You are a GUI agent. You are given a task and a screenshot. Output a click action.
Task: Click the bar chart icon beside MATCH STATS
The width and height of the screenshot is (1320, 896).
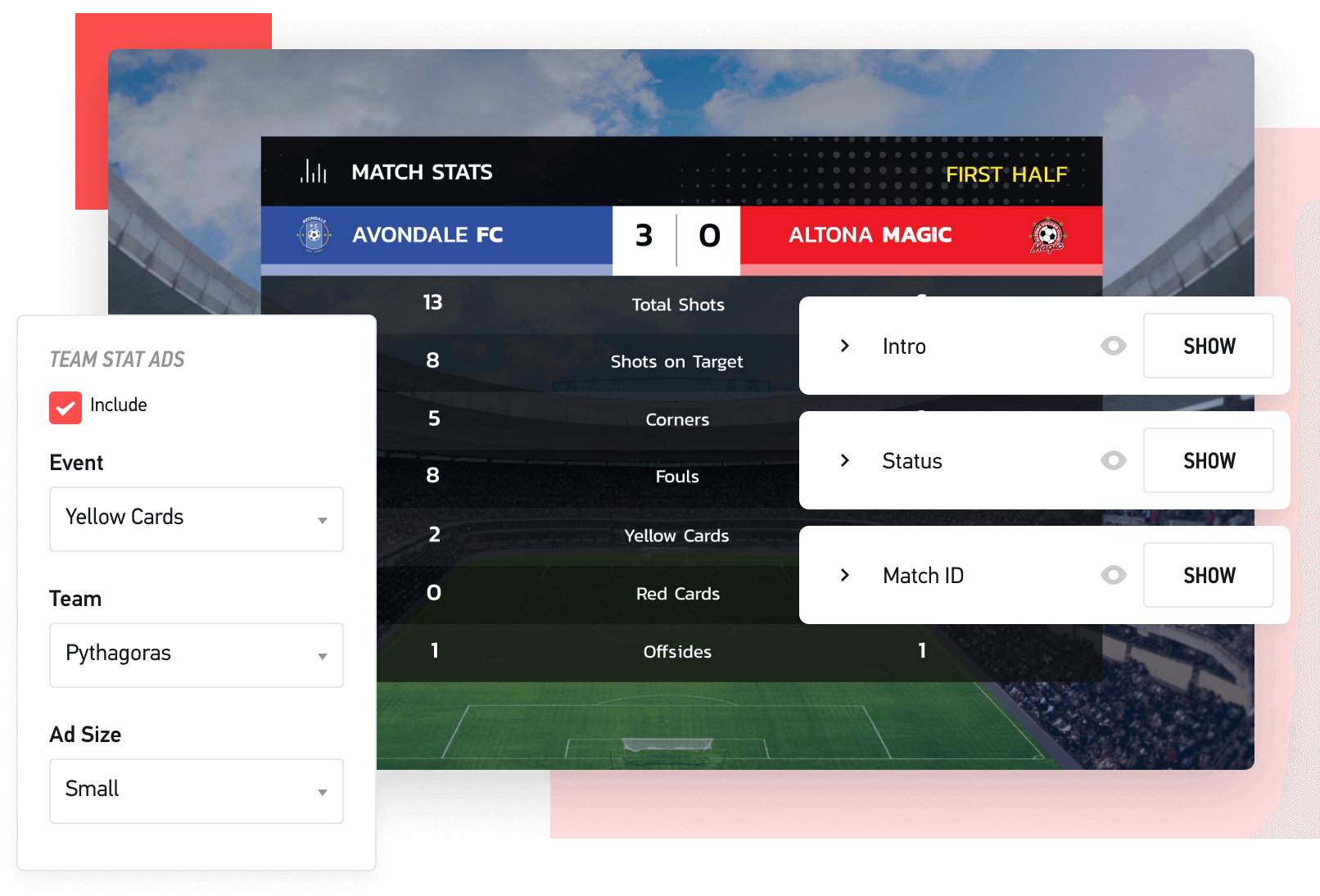point(312,172)
